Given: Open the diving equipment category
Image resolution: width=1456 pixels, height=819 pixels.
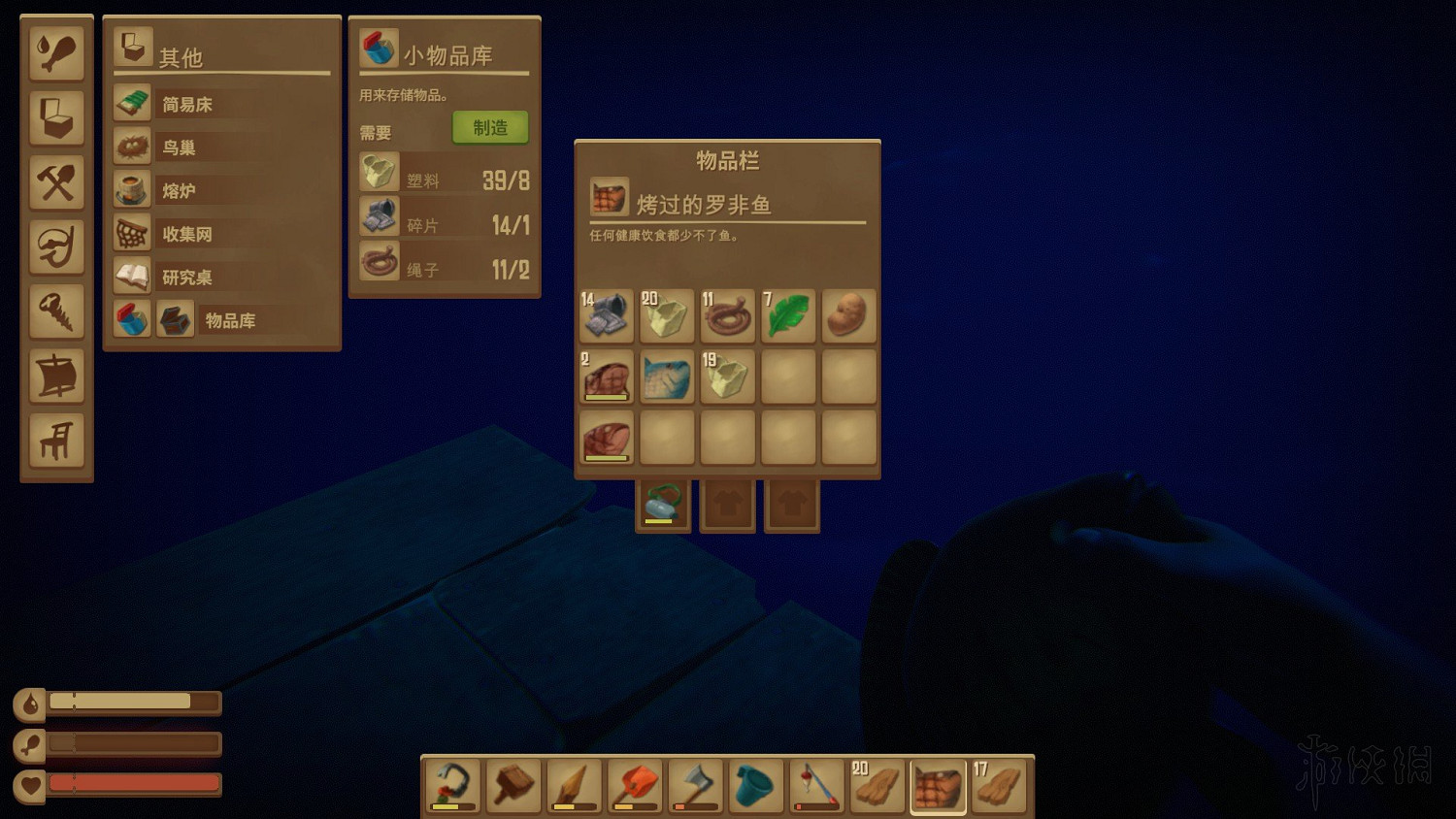Looking at the screenshot, I should [x=57, y=247].
